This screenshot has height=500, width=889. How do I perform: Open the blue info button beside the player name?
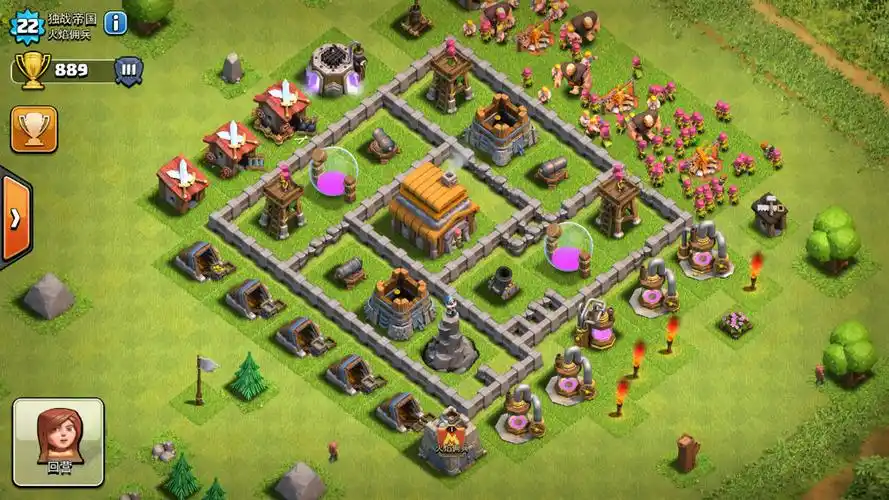pyautogui.click(x=115, y=22)
